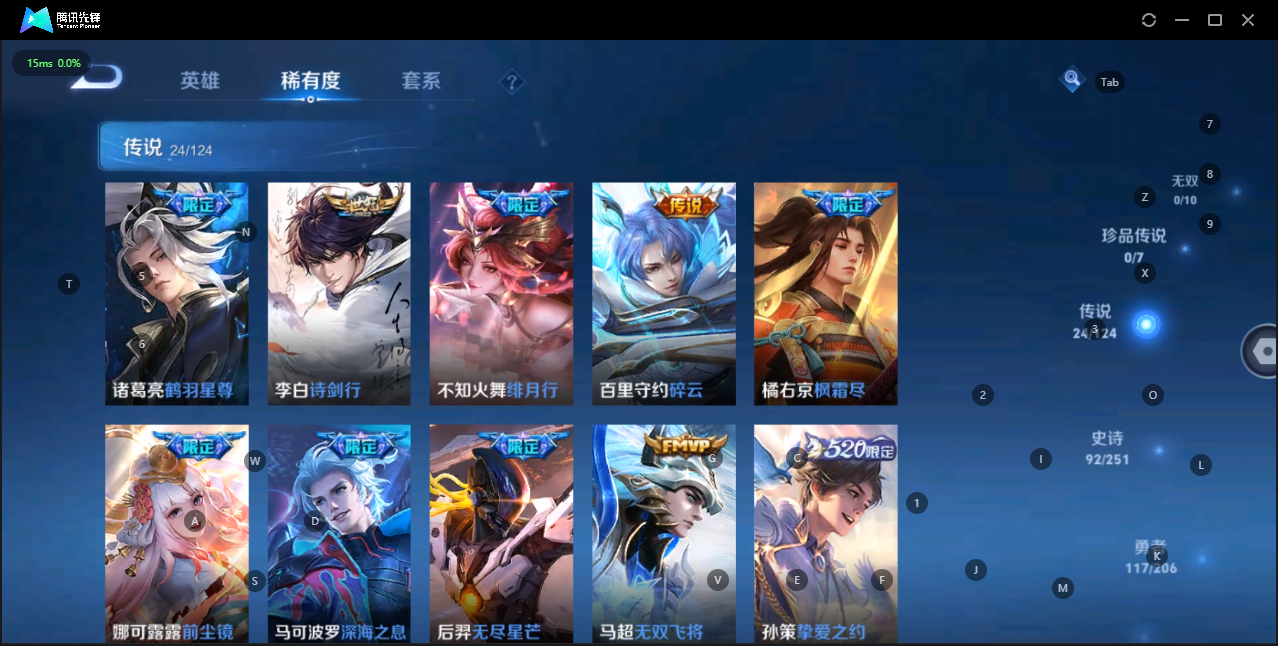Viewport: 1278px width, 646px height.
Task: Open the 马超 无双飞将 skin card
Action: click(663, 534)
